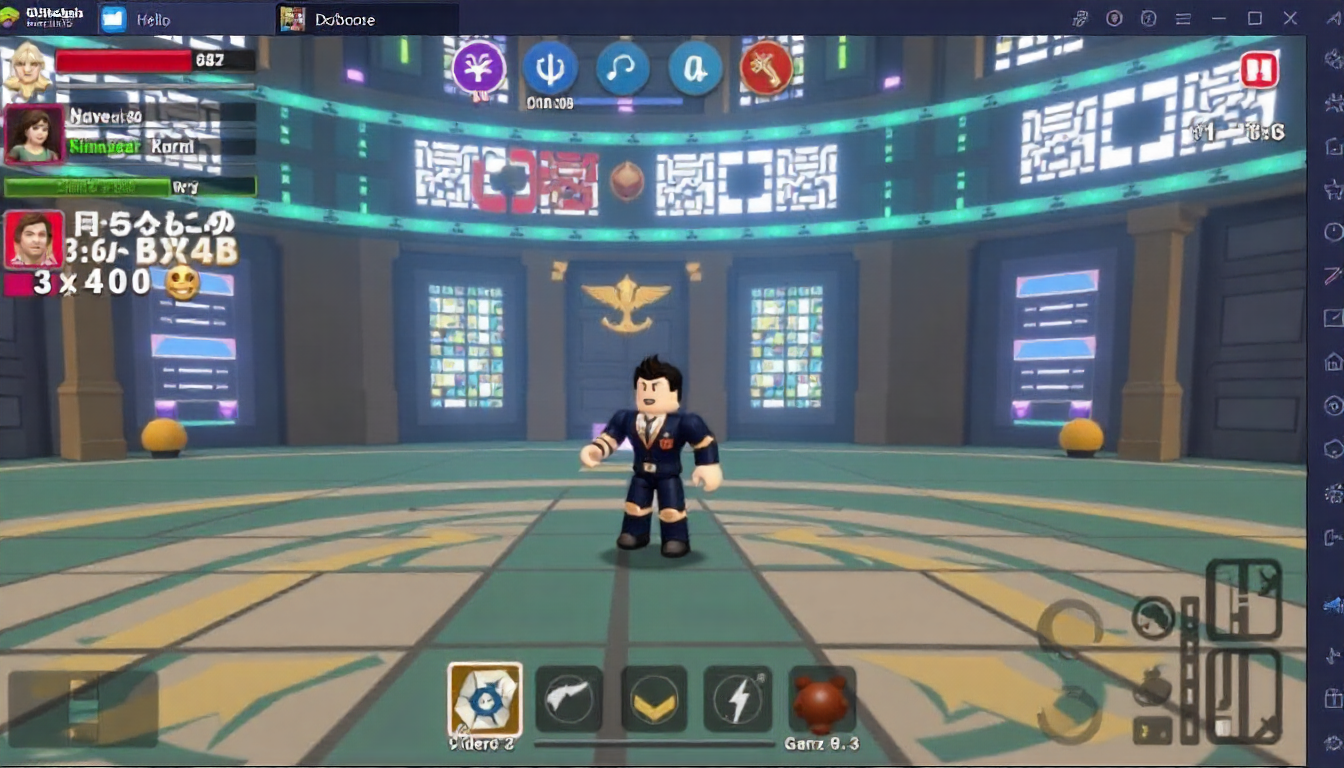Close the emulator window

point(1290,18)
